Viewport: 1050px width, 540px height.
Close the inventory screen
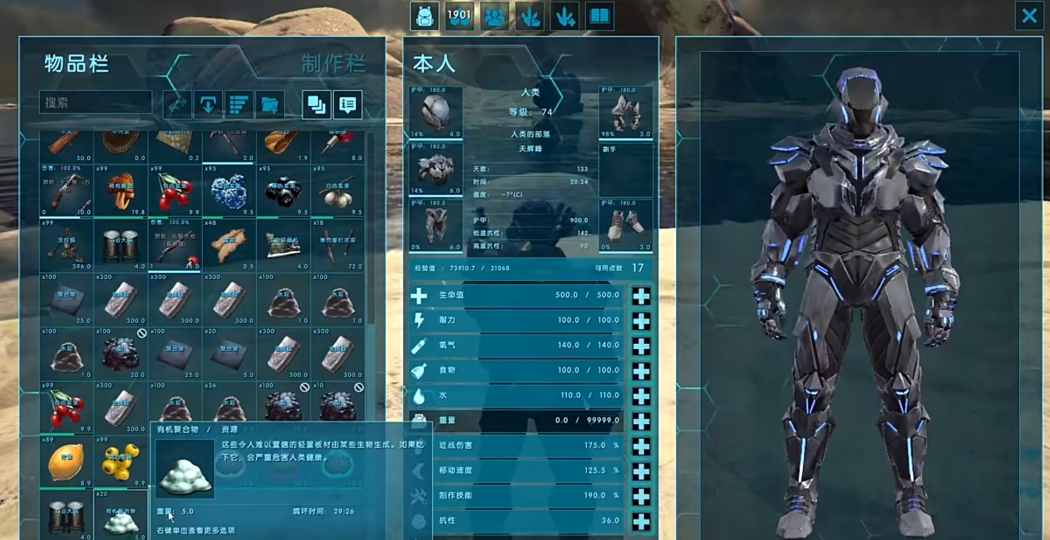pos(1029,15)
